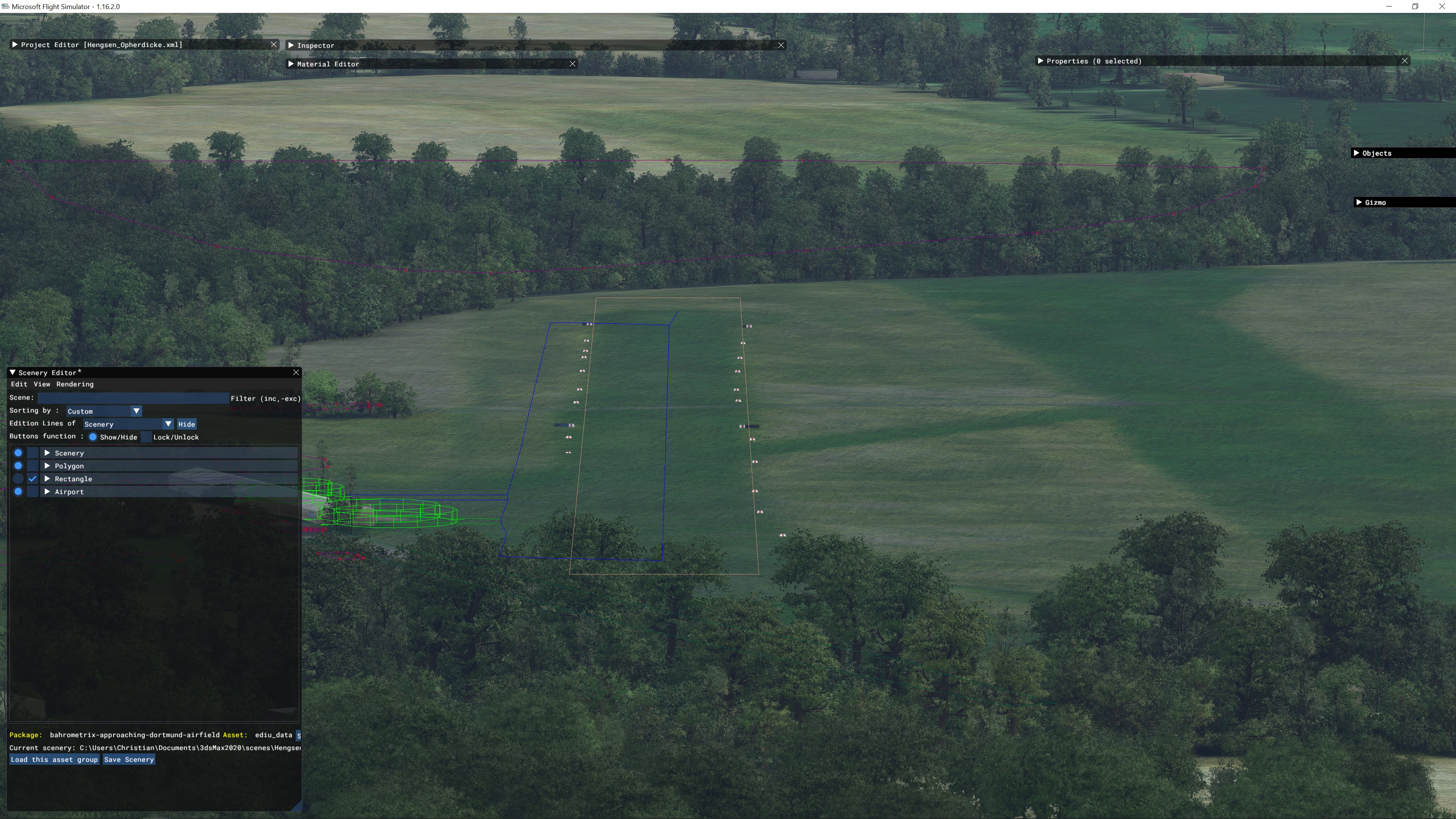Expand the Polygon tree node
Screen dimensions: 1456x819
pyautogui.click(x=47, y=466)
